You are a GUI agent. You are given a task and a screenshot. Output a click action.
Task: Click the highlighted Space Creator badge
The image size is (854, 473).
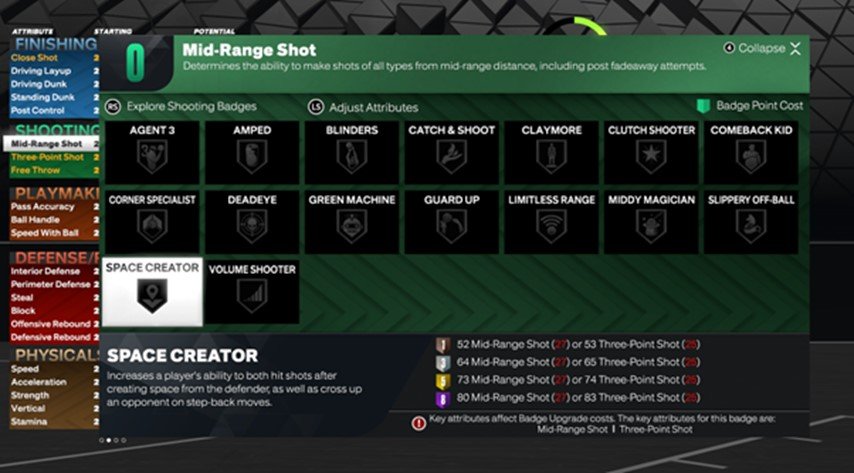click(x=153, y=291)
